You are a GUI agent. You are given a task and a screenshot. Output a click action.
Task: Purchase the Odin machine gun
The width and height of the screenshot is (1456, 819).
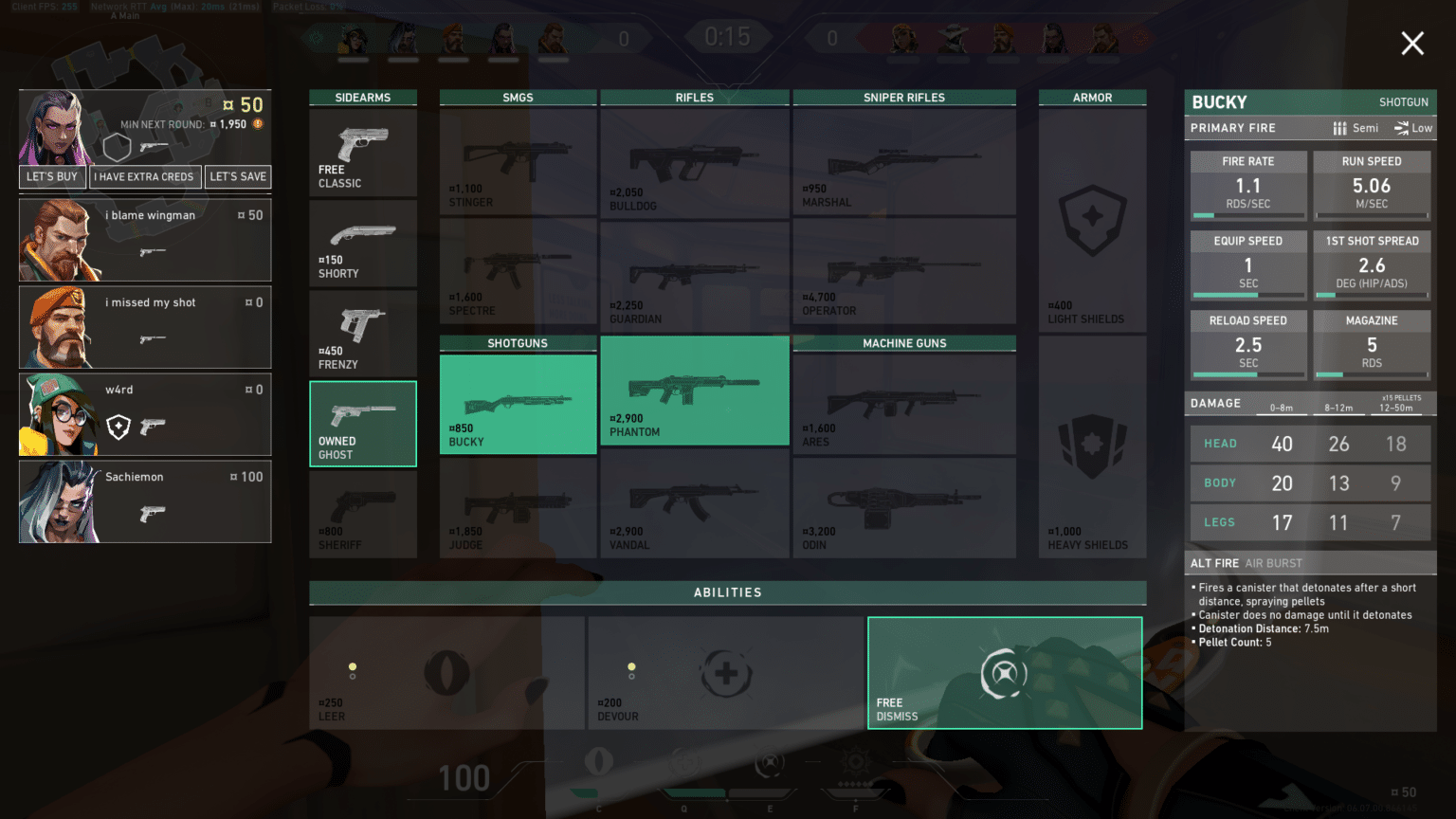point(903,507)
